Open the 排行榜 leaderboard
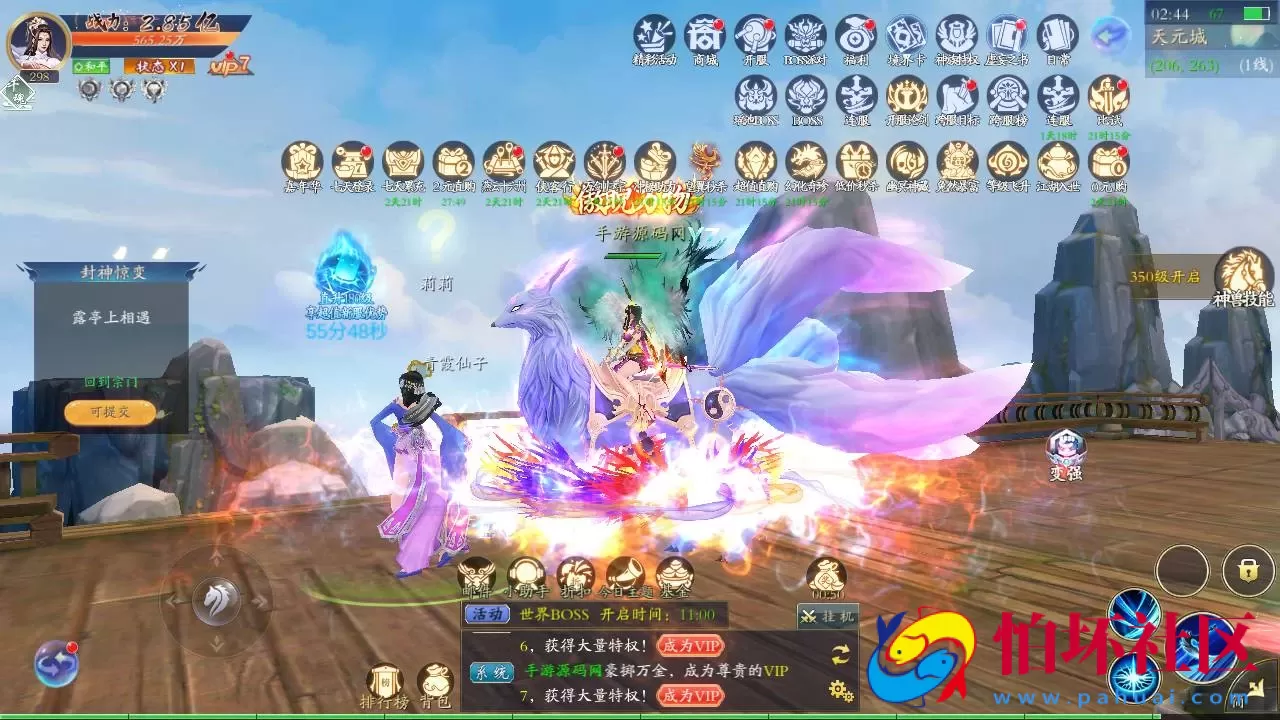1280x720 pixels. tap(385, 682)
